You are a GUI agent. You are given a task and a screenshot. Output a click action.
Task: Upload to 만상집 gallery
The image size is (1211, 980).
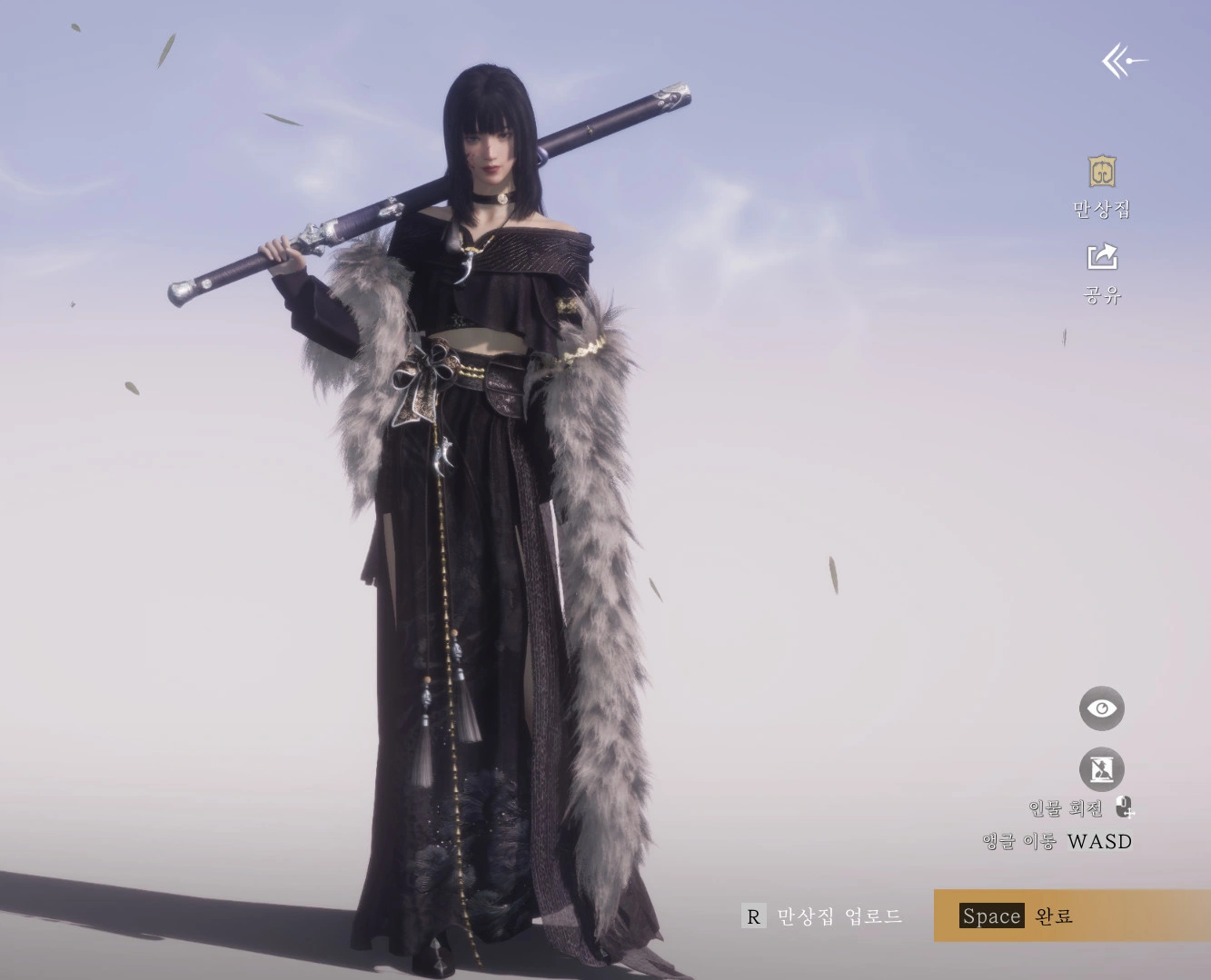coord(822,916)
